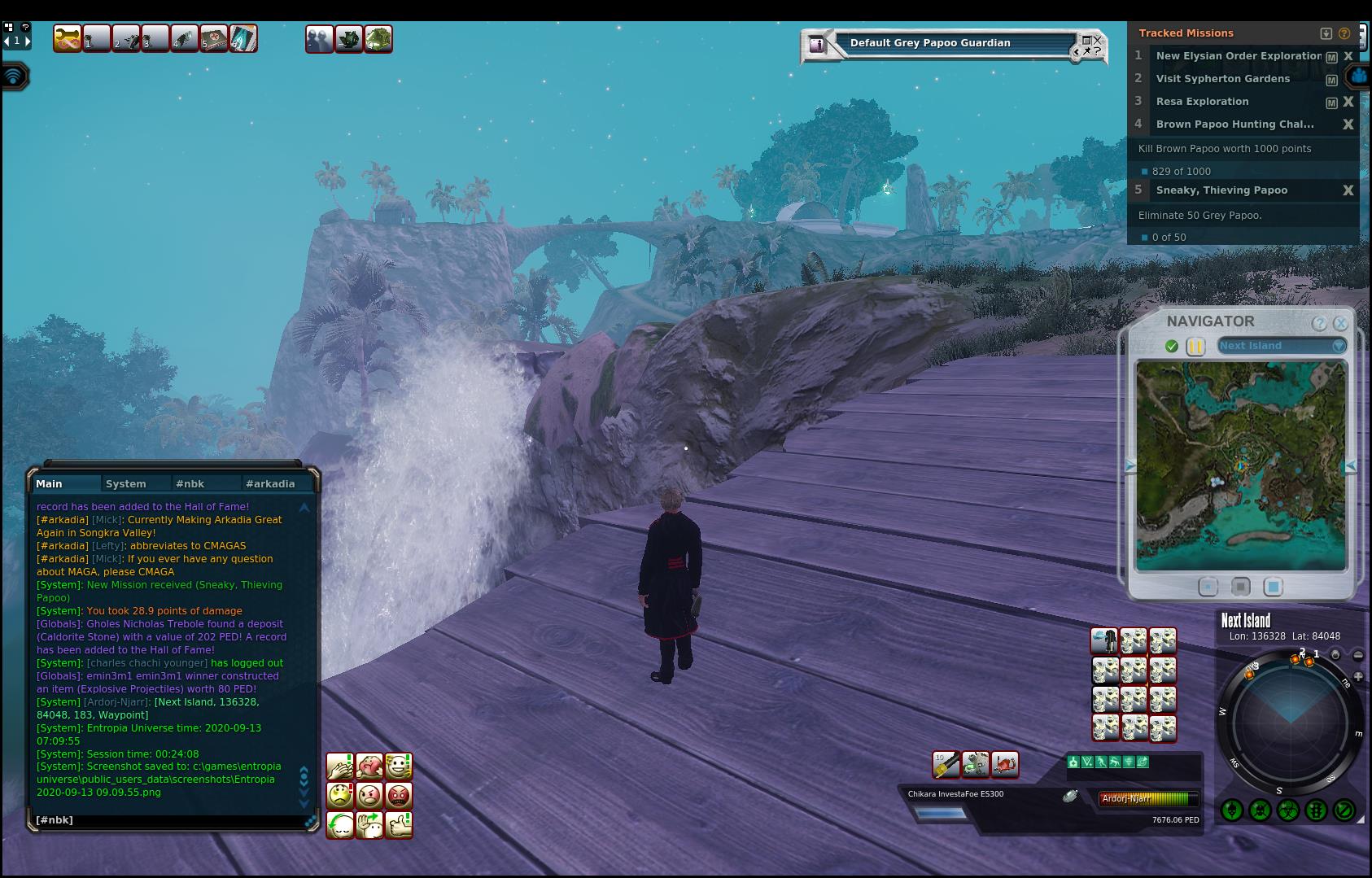Select the #nbk chat tab

[190, 483]
